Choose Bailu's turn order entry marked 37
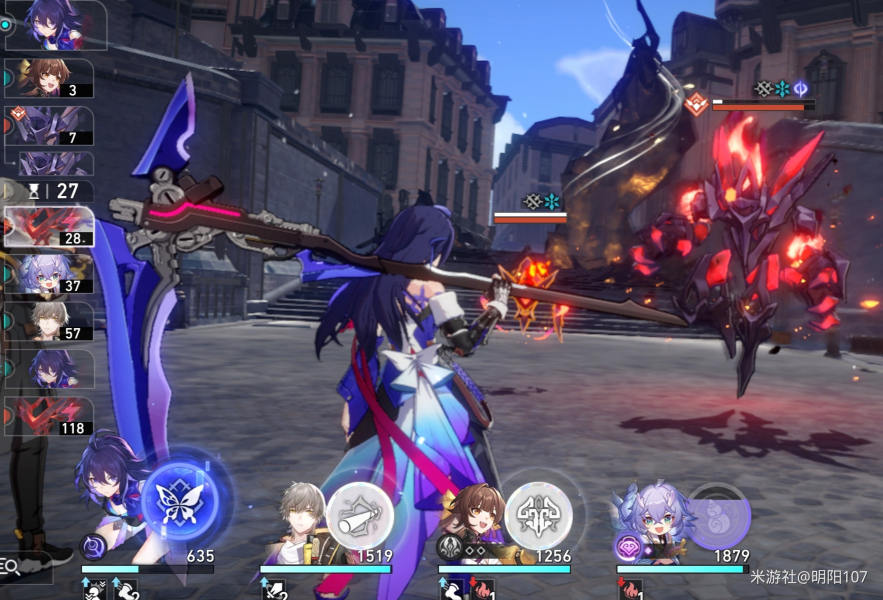The height and width of the screenshot is (600, 883). [x=50, y=273]
